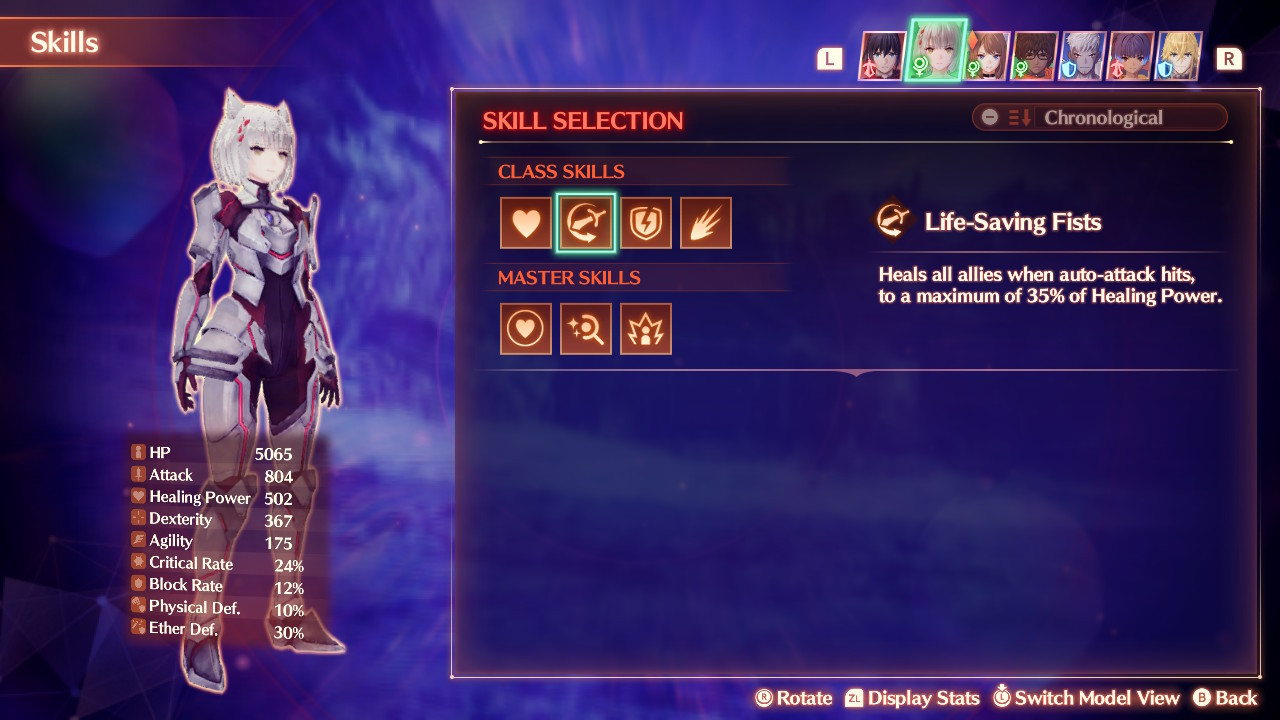Image resolution: width=1280 pixels, height=720 pixels.
Task: Select the heart-shaped first class skill
Action: click(526, 222)
